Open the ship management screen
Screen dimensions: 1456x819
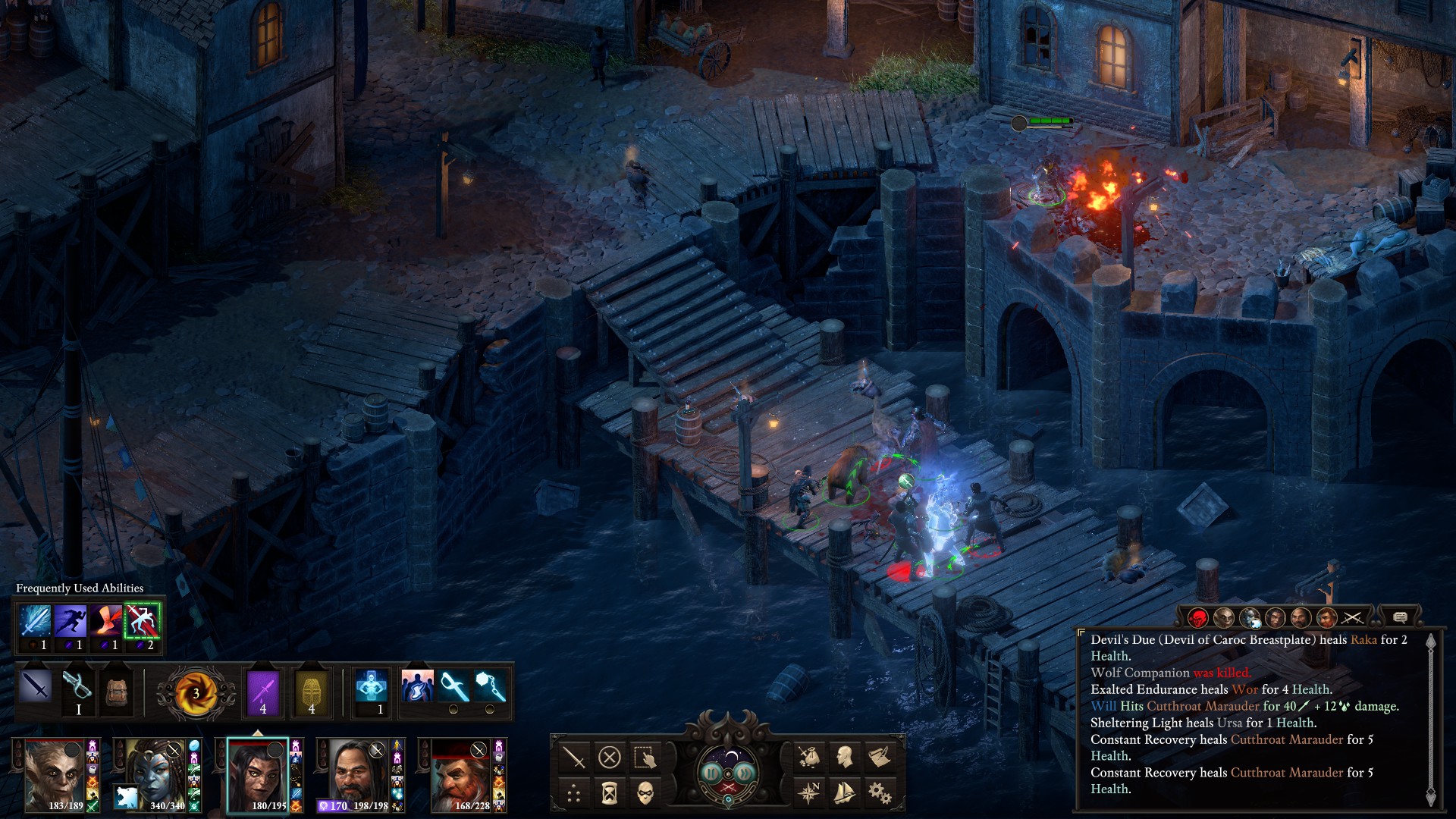point(844,793)
